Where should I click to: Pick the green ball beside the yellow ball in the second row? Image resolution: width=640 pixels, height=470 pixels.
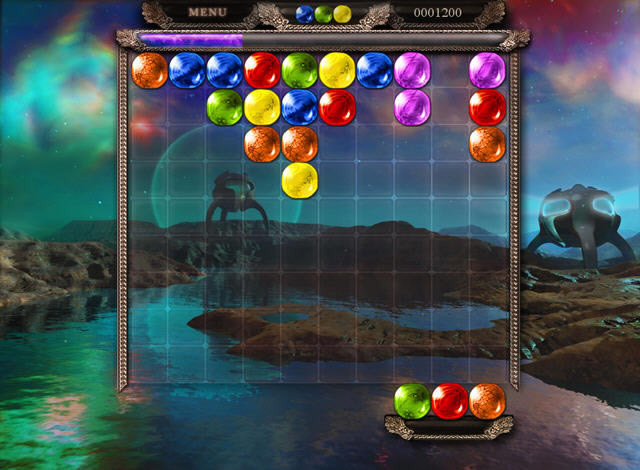coord(225,107)
